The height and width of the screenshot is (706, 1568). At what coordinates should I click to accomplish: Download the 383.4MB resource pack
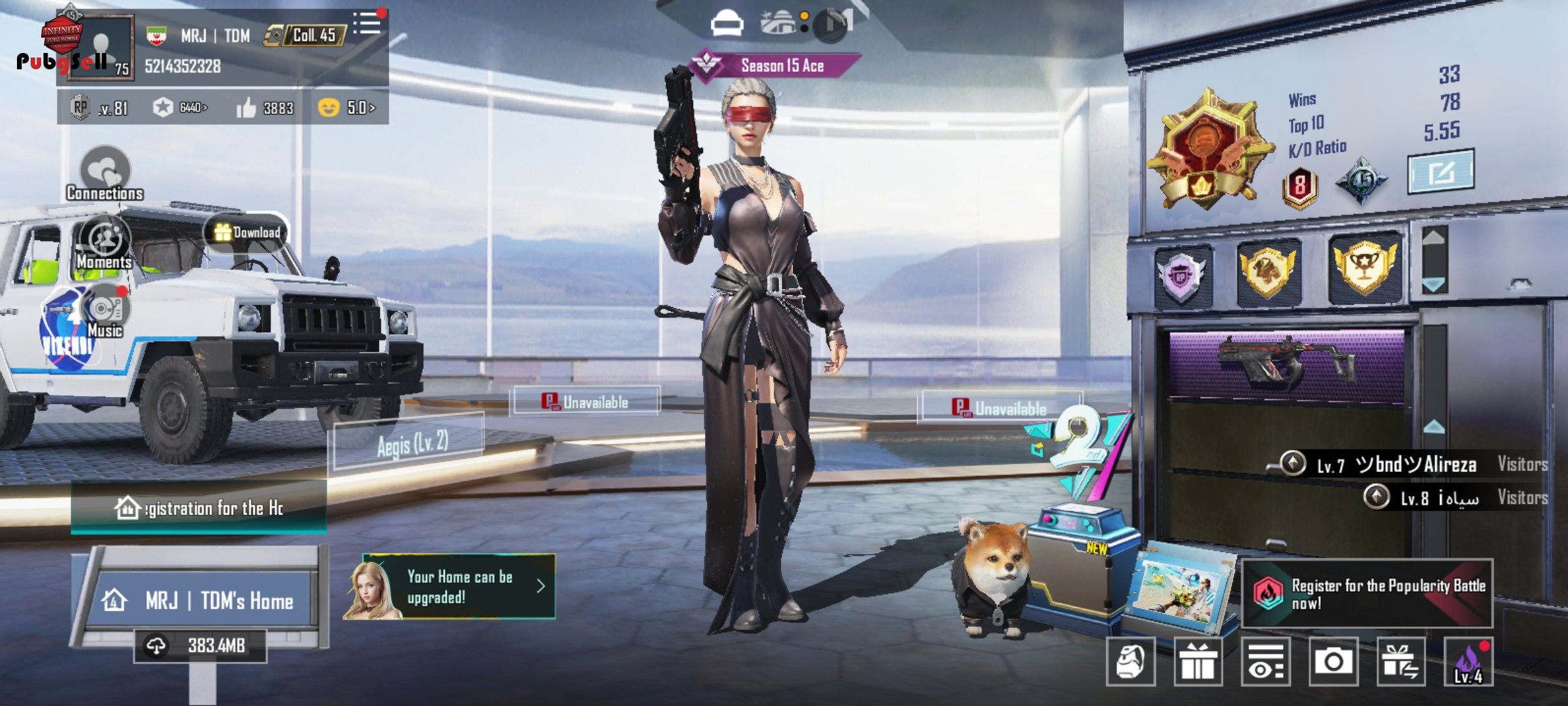click(201, 646)
